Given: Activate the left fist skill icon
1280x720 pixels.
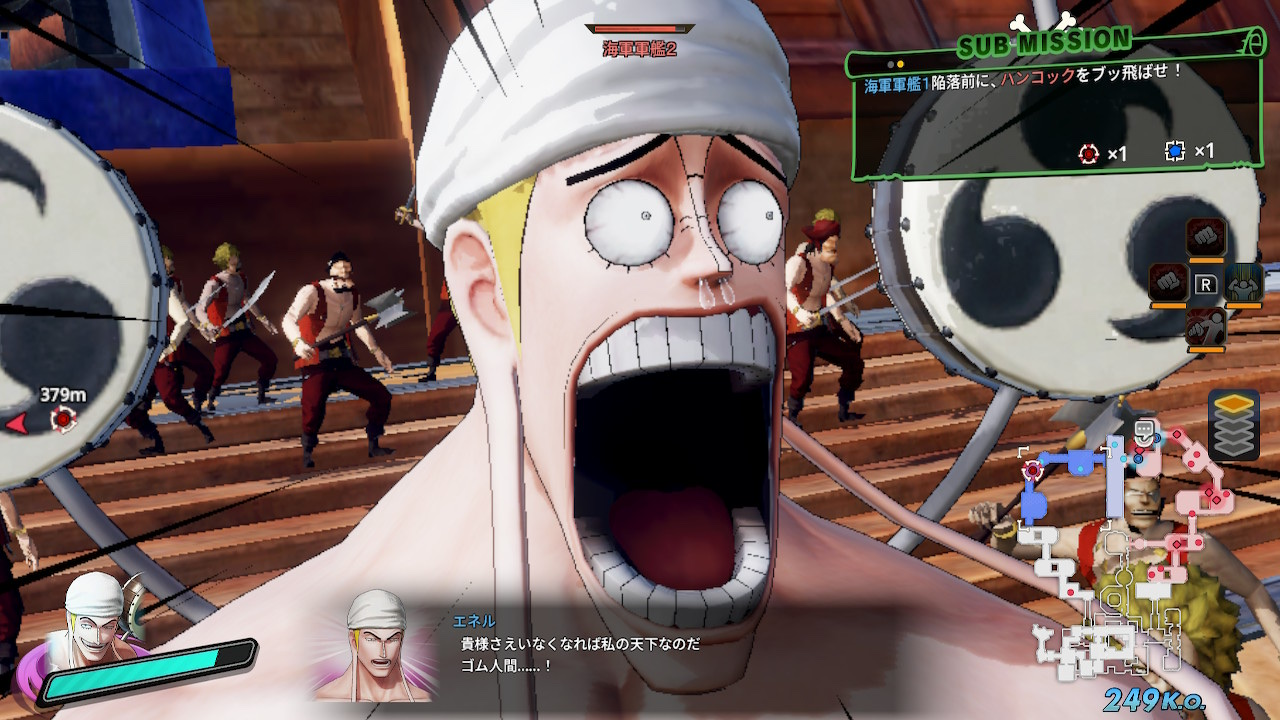Looking at the screenshot, I should click(1167, 284).
